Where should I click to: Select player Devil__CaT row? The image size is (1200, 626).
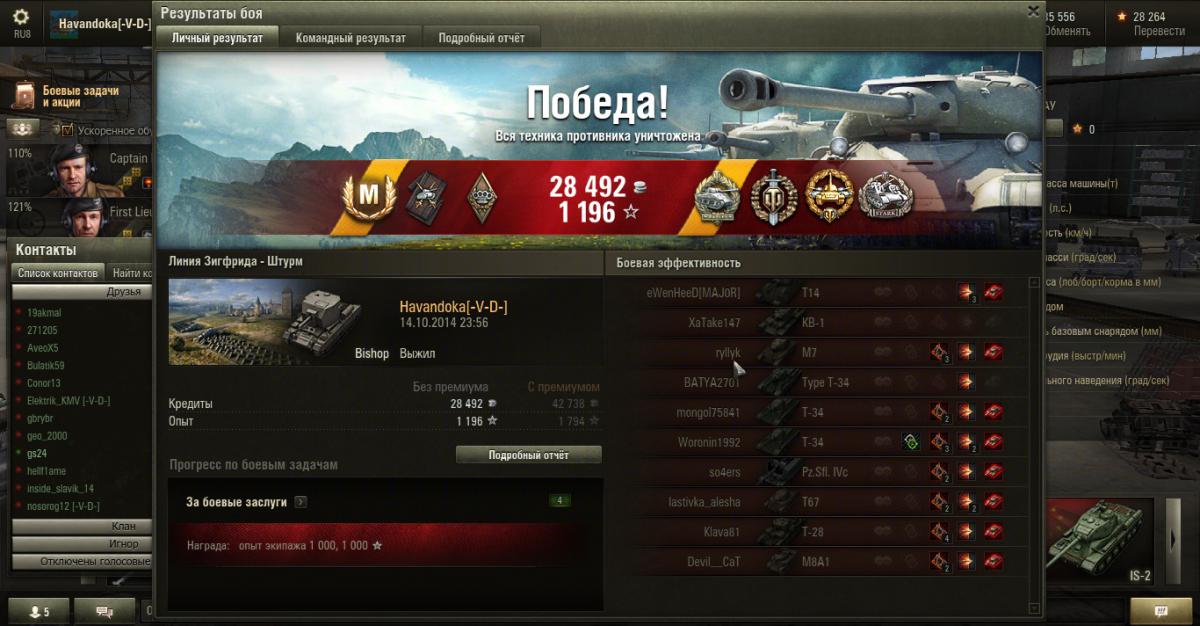712,562
